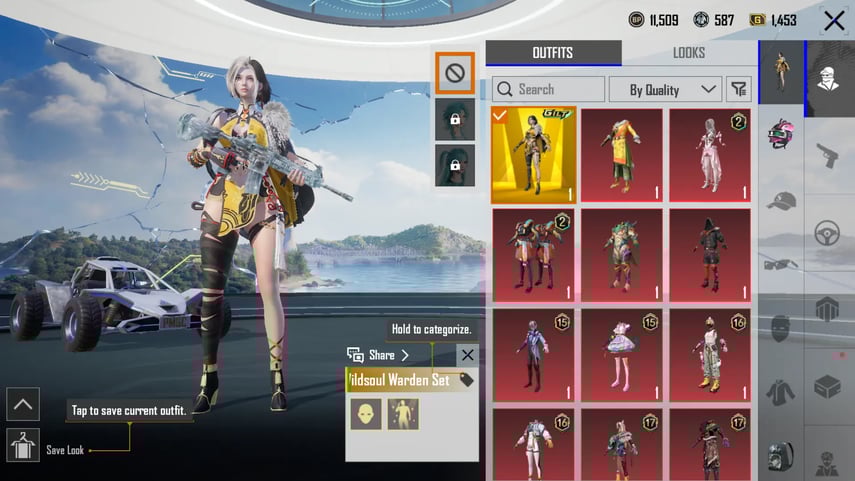Select the Outfits tab
This screenshot has width=855, height=481.
(x=553, y=53)
